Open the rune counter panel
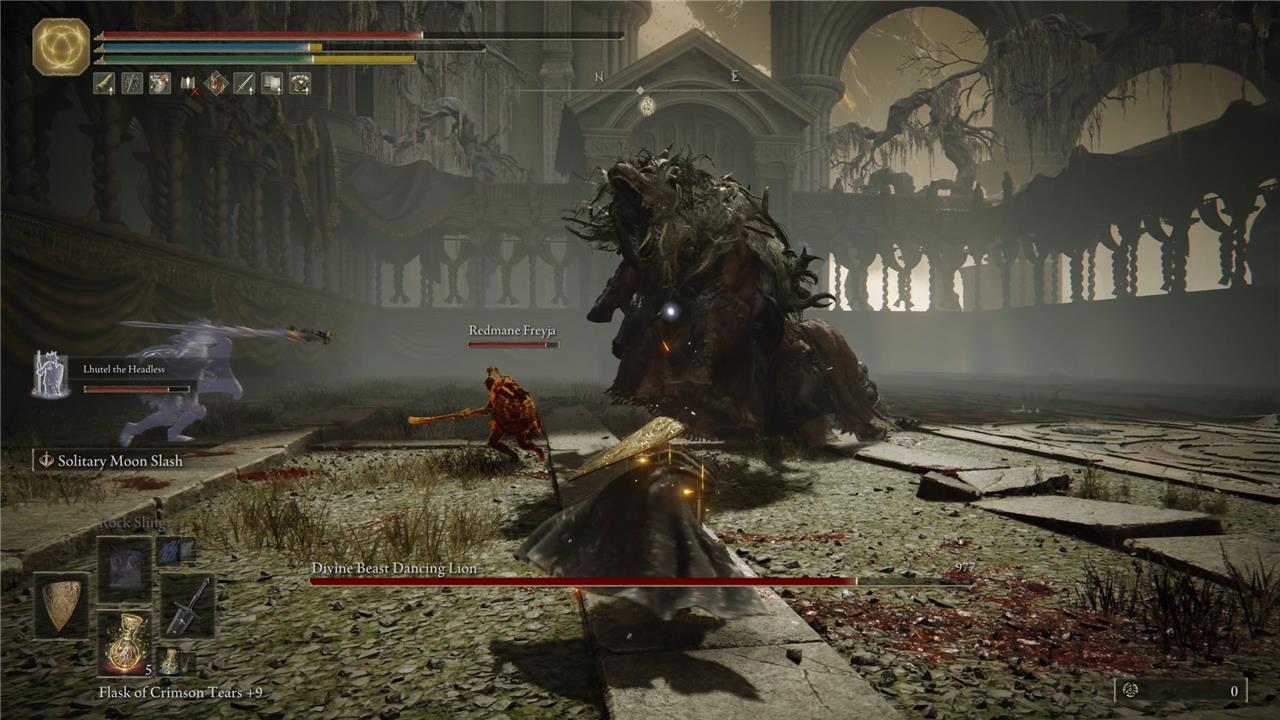Viewport: 1280px width, 720px height. tap(1180, 690)
